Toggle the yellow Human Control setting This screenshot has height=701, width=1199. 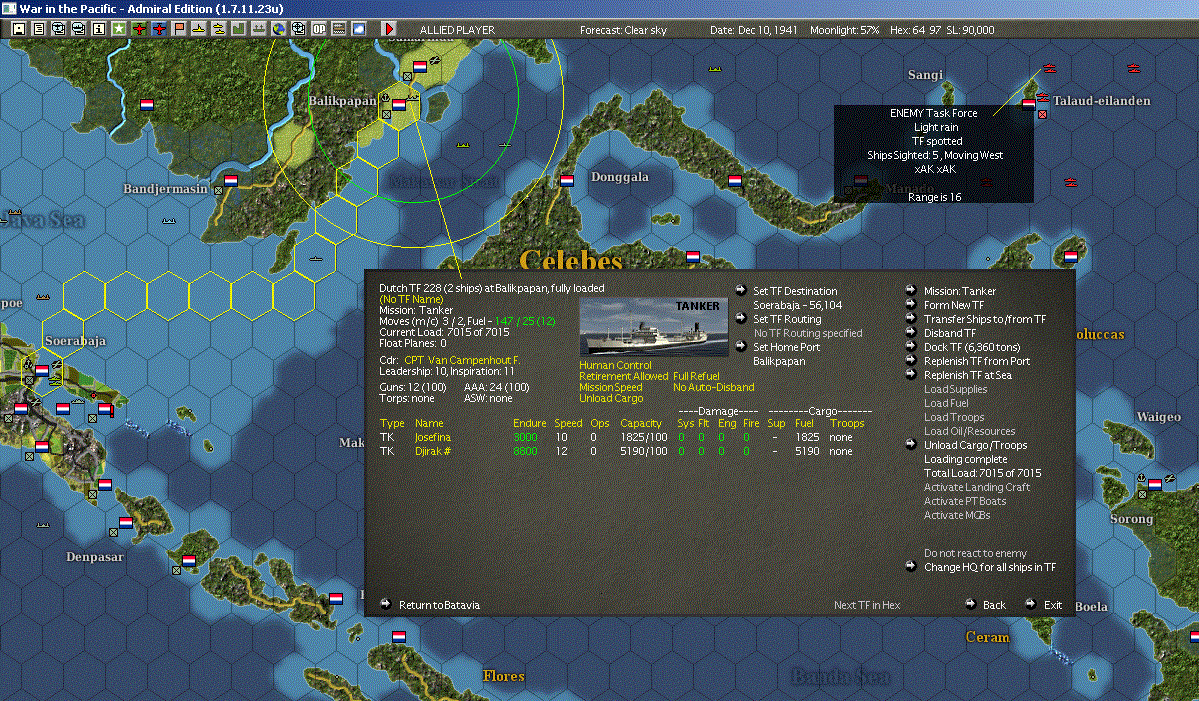click(x=614, y=365)
